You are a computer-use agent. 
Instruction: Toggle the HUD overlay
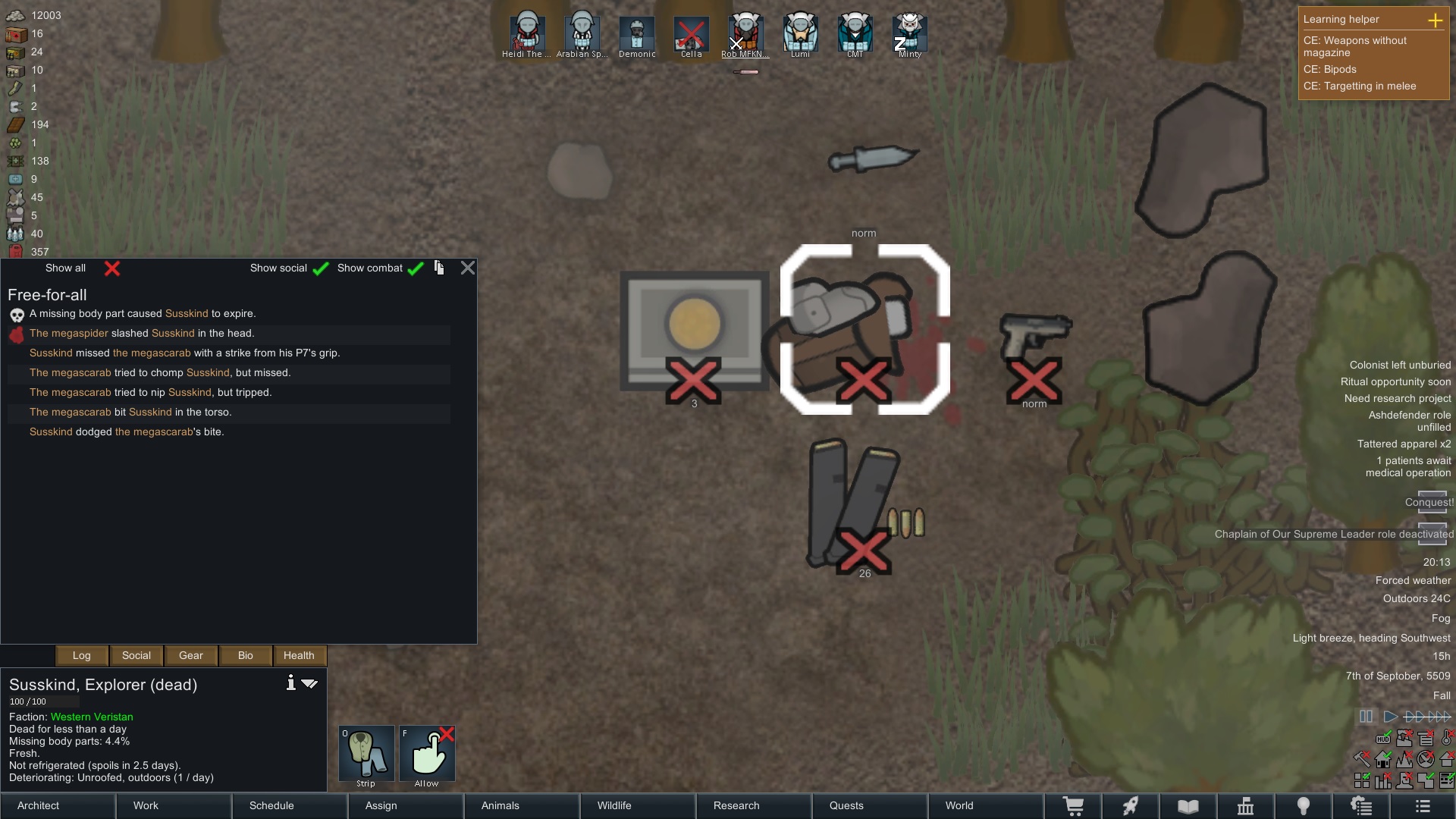click(x=1383, y=739)
